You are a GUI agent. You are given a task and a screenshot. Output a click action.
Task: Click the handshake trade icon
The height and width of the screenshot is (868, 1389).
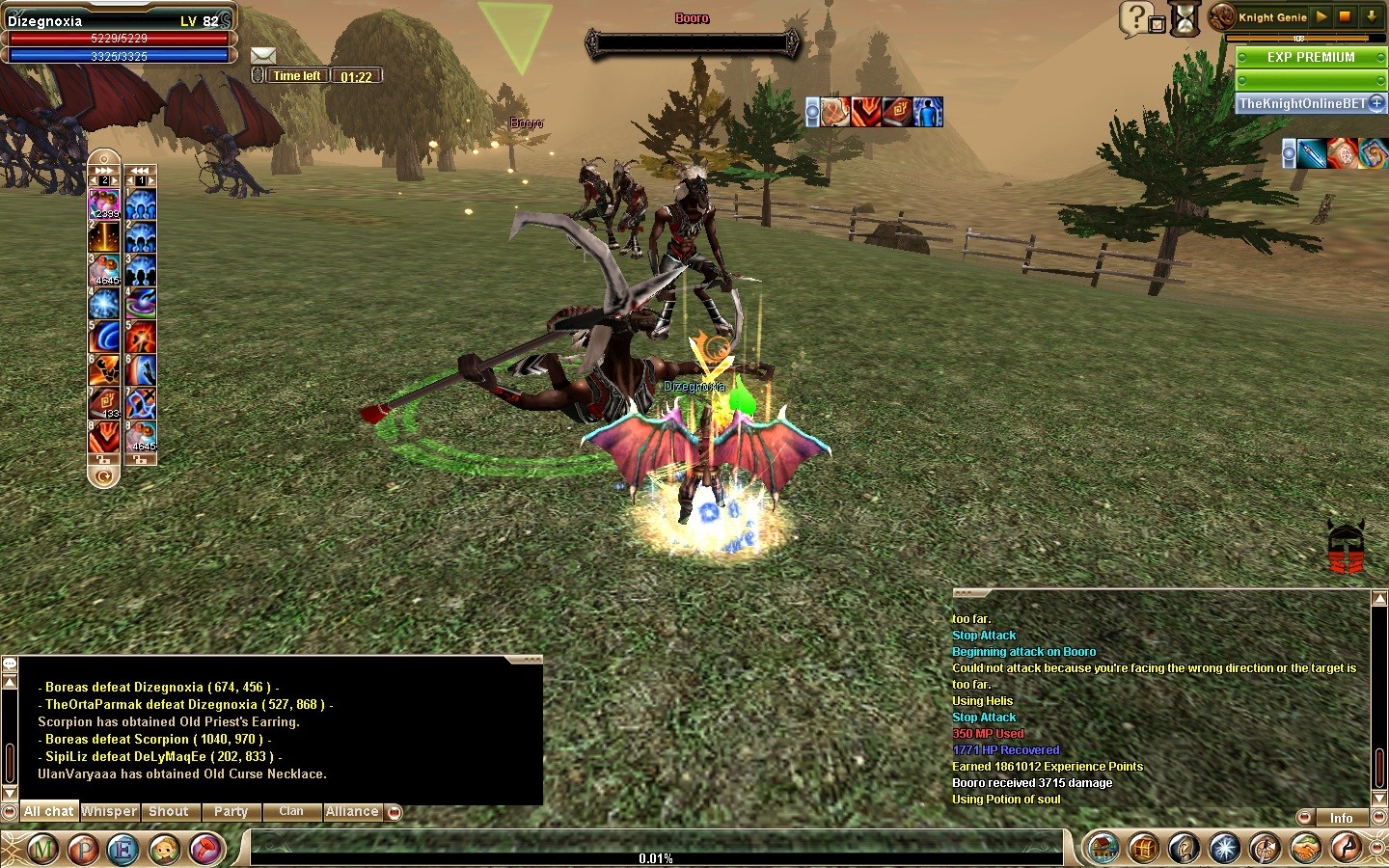[x=1306, y=849]
